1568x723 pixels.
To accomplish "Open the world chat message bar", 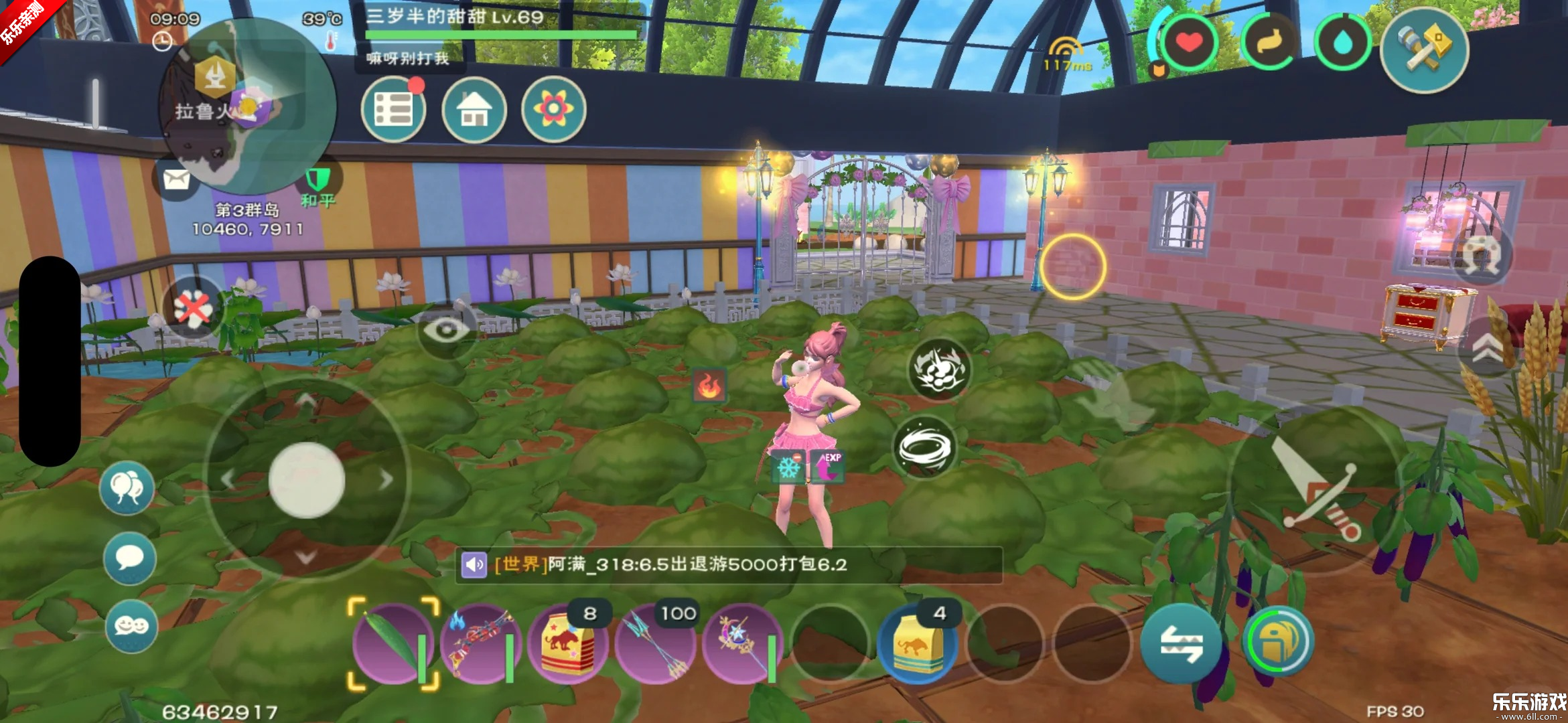I will coord(729,565).
